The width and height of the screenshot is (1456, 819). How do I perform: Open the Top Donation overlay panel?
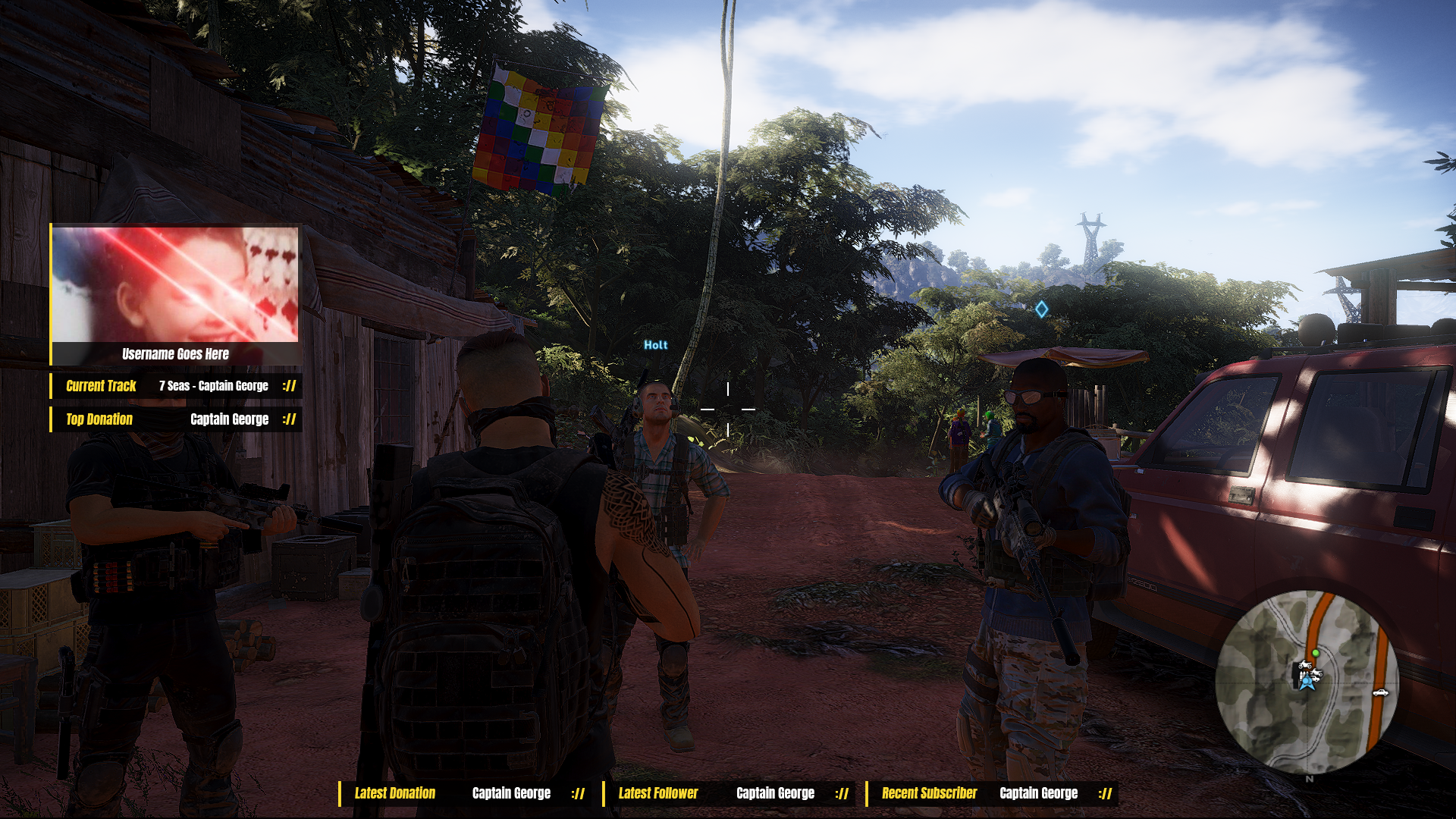pos(176,419)
